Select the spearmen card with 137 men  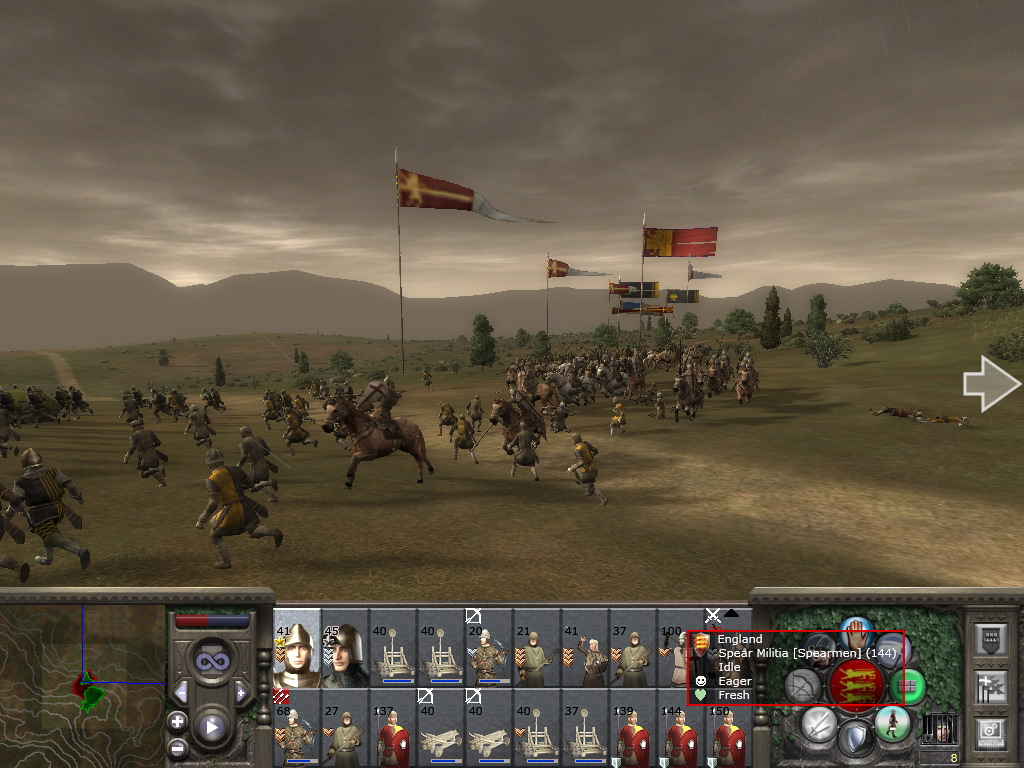point(393,728)
